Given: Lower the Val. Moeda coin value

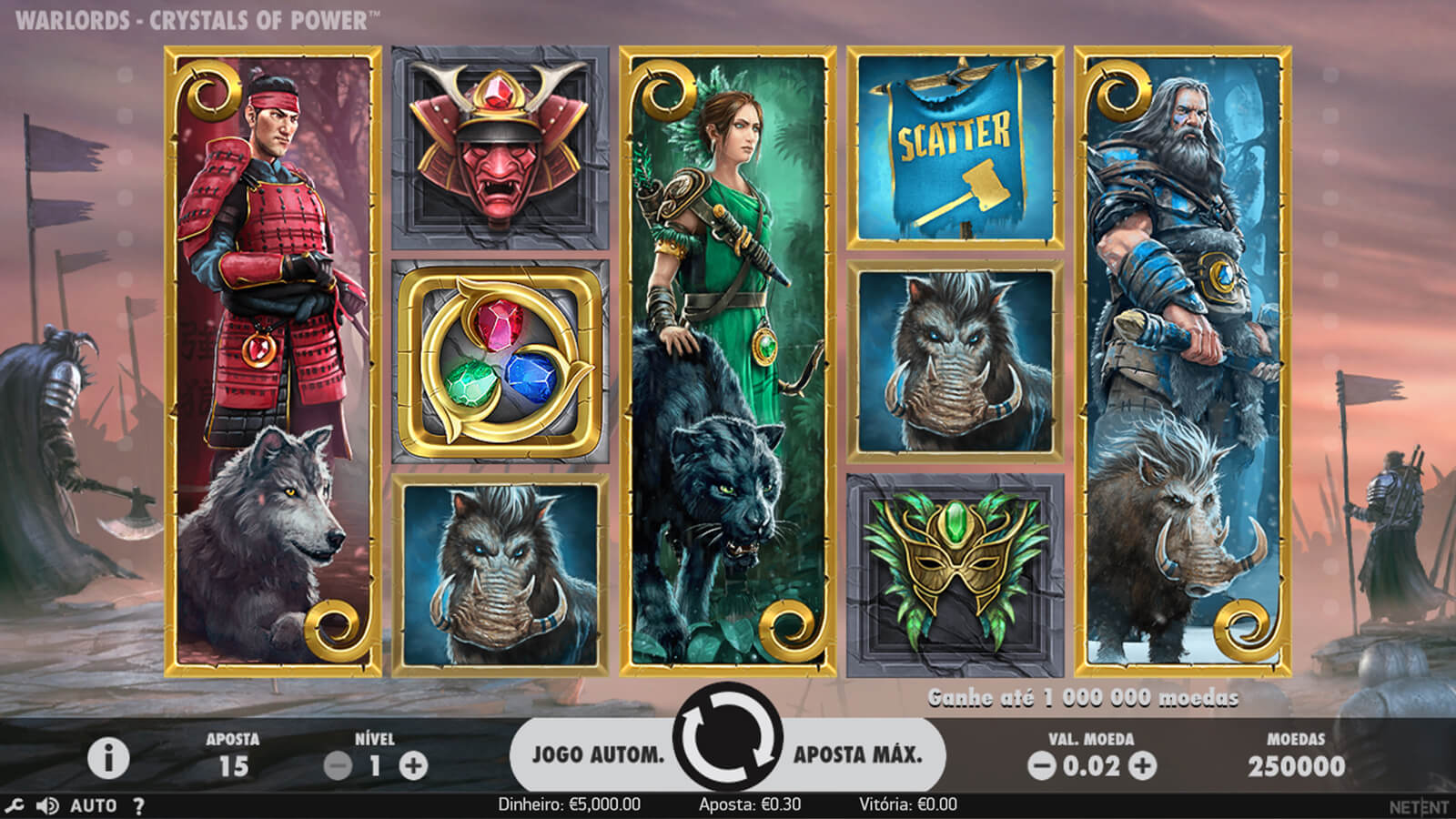Looking at the screenshot, I should tap(1041, 766).
